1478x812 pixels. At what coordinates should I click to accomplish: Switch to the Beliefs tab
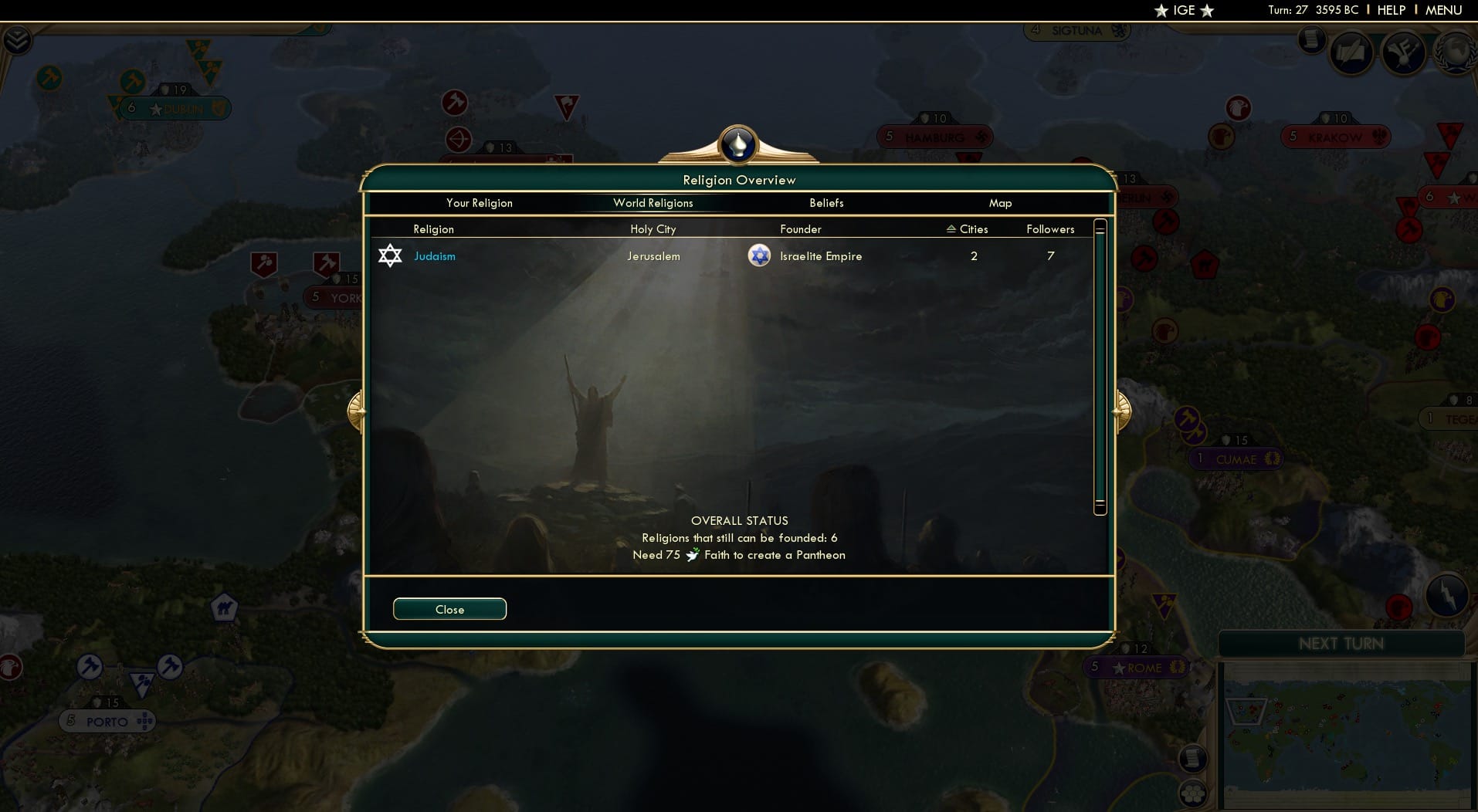pyautogui.click(x=825, y=203)
